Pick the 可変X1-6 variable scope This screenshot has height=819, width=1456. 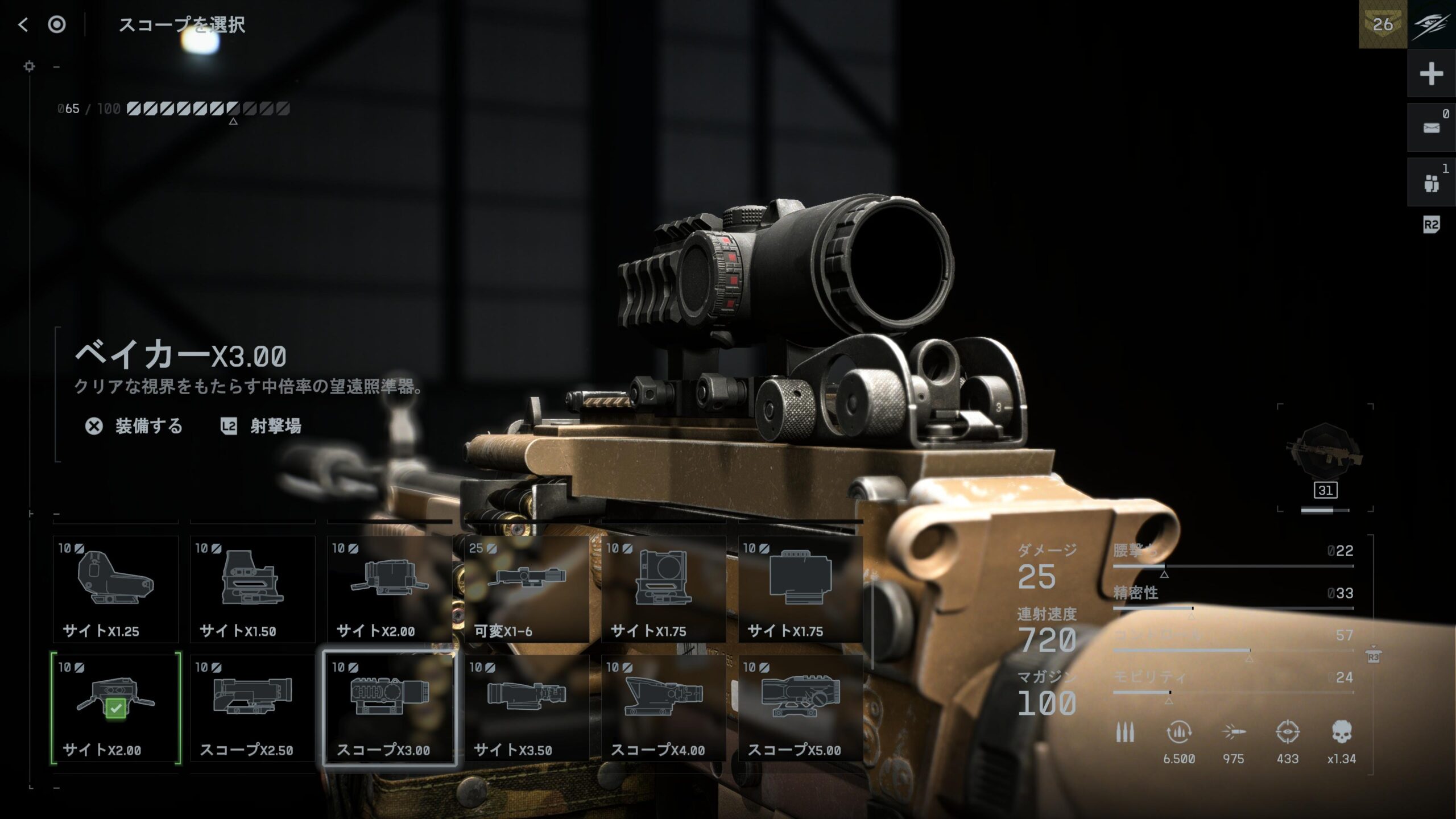527,589
